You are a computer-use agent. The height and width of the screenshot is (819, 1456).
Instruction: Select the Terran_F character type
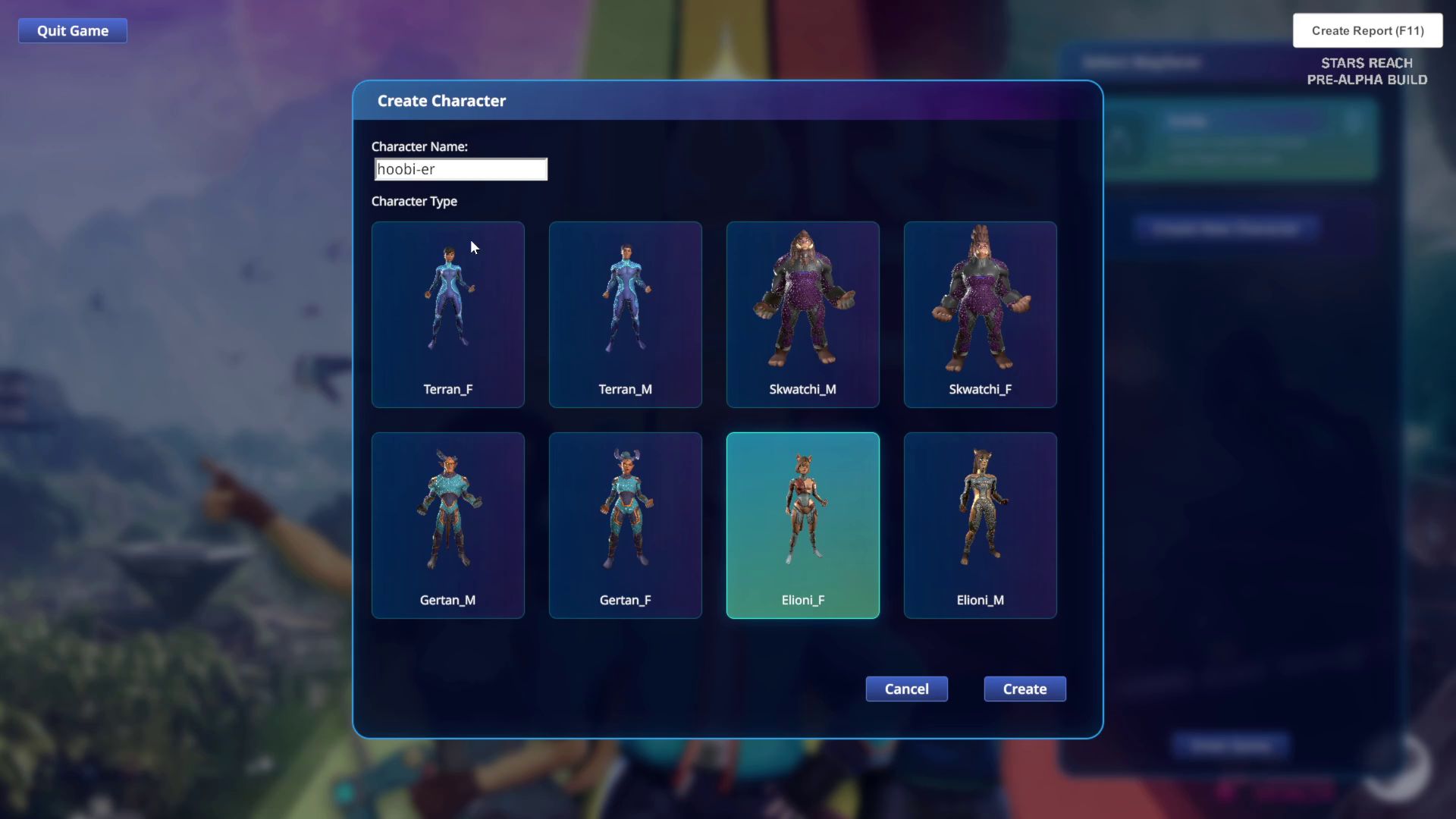coord(447,315)
